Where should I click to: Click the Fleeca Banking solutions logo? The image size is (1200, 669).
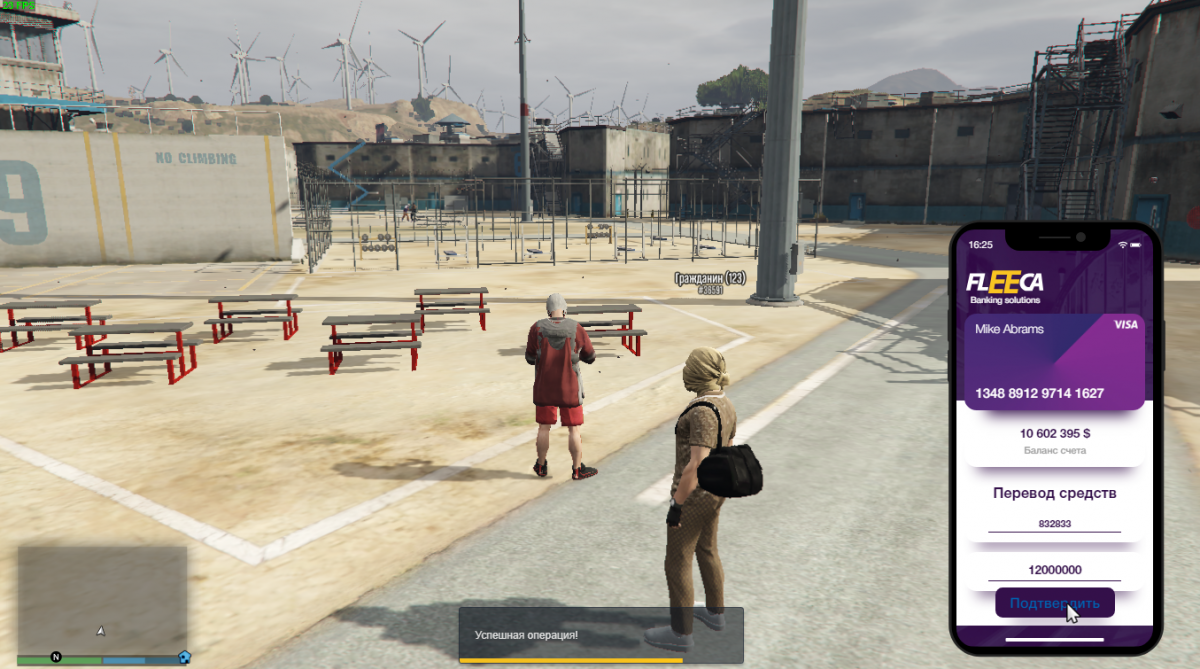pyautogui.click(x=1005, y=287)
